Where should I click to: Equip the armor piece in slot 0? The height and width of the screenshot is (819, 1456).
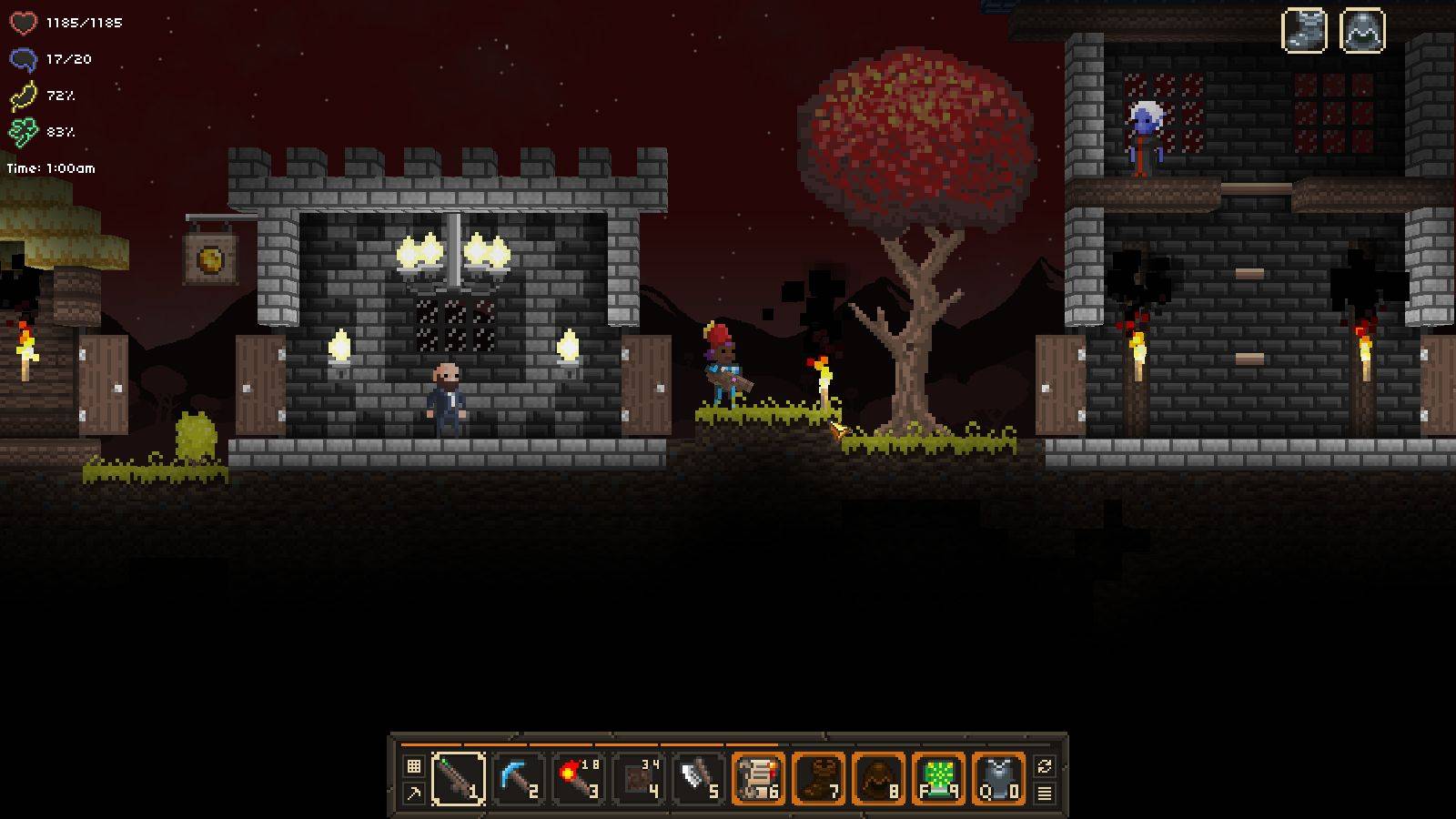(998, 778)
